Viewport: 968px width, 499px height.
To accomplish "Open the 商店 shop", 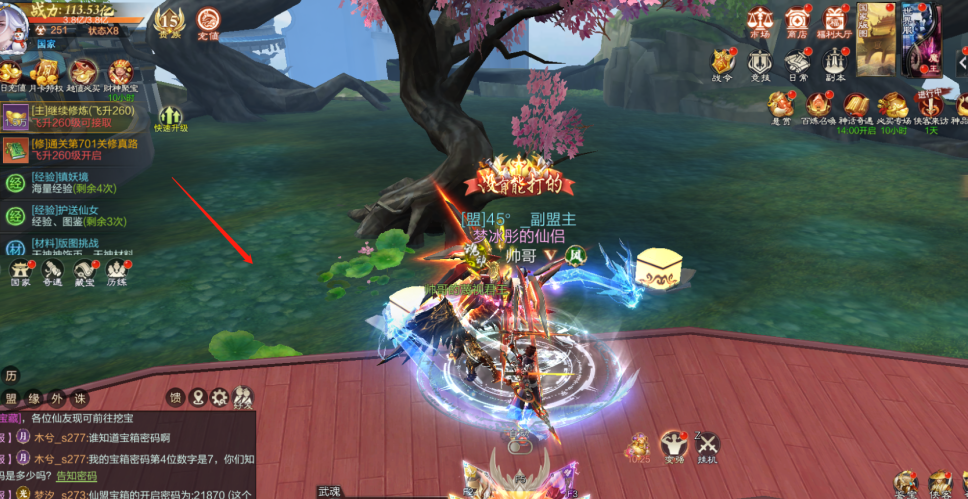I will pos(796,20).
